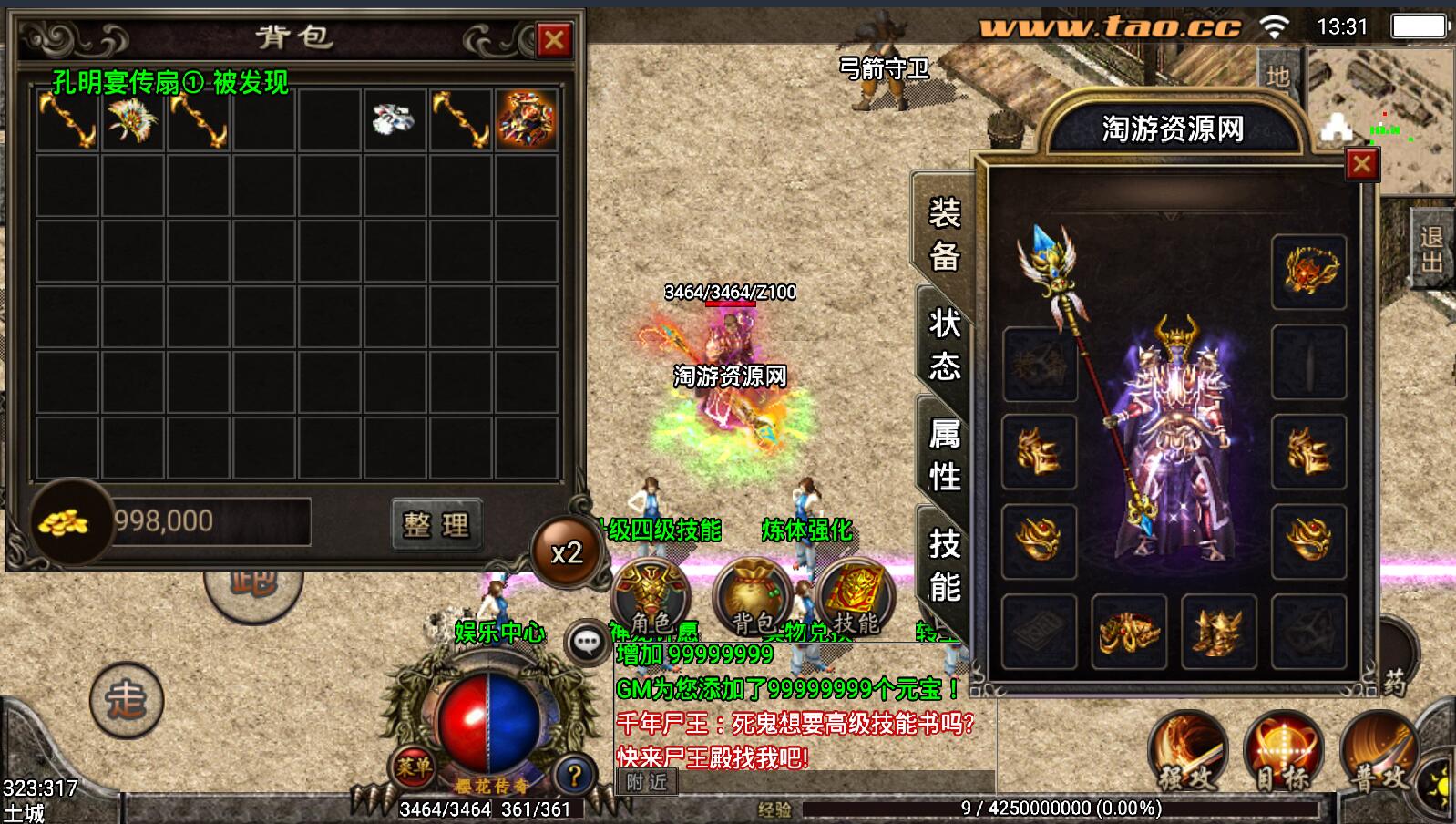Open the 菜单 menu button
Viewport: 1456px width, 824px height.
(x=413, y=767)
